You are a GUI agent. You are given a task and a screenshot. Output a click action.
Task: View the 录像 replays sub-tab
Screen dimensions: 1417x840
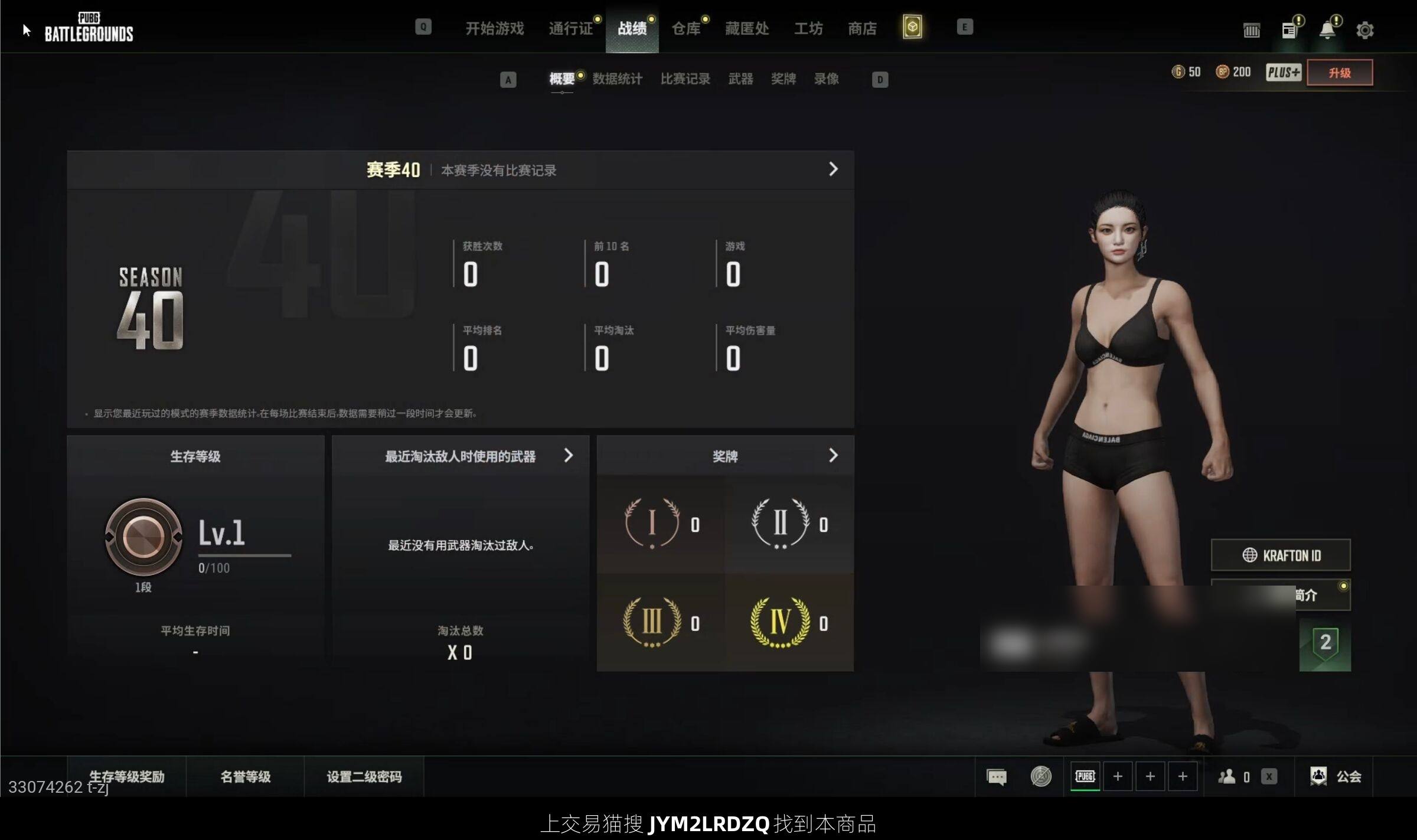click(826, 79)
